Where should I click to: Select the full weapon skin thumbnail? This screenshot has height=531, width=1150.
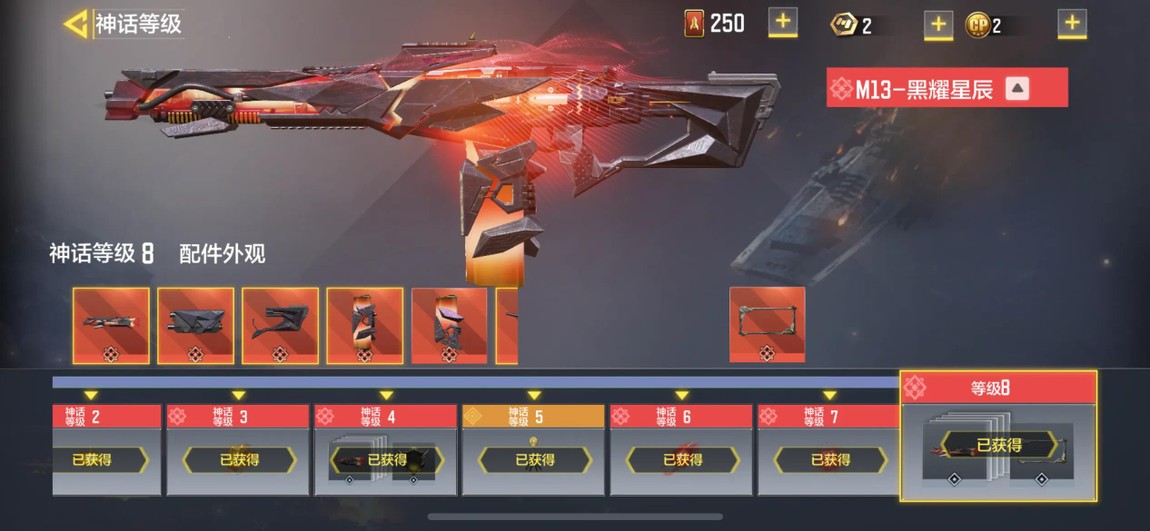(111, 325)
